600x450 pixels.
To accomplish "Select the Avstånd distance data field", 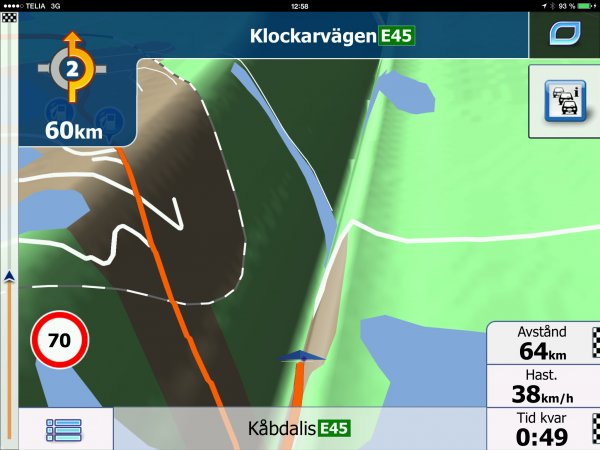I will click(542, 342).
